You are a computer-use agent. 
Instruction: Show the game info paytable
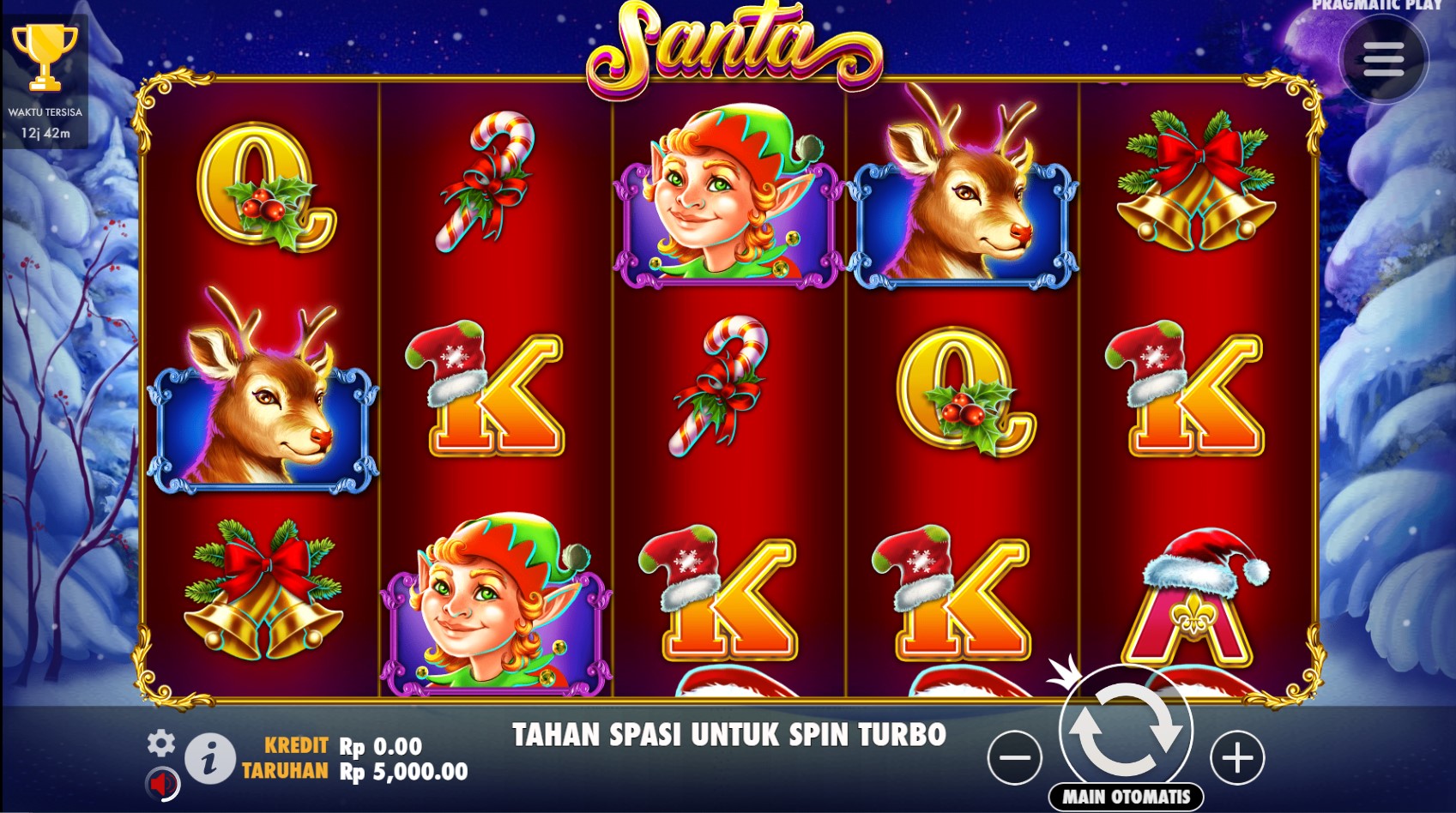[210, 758]
